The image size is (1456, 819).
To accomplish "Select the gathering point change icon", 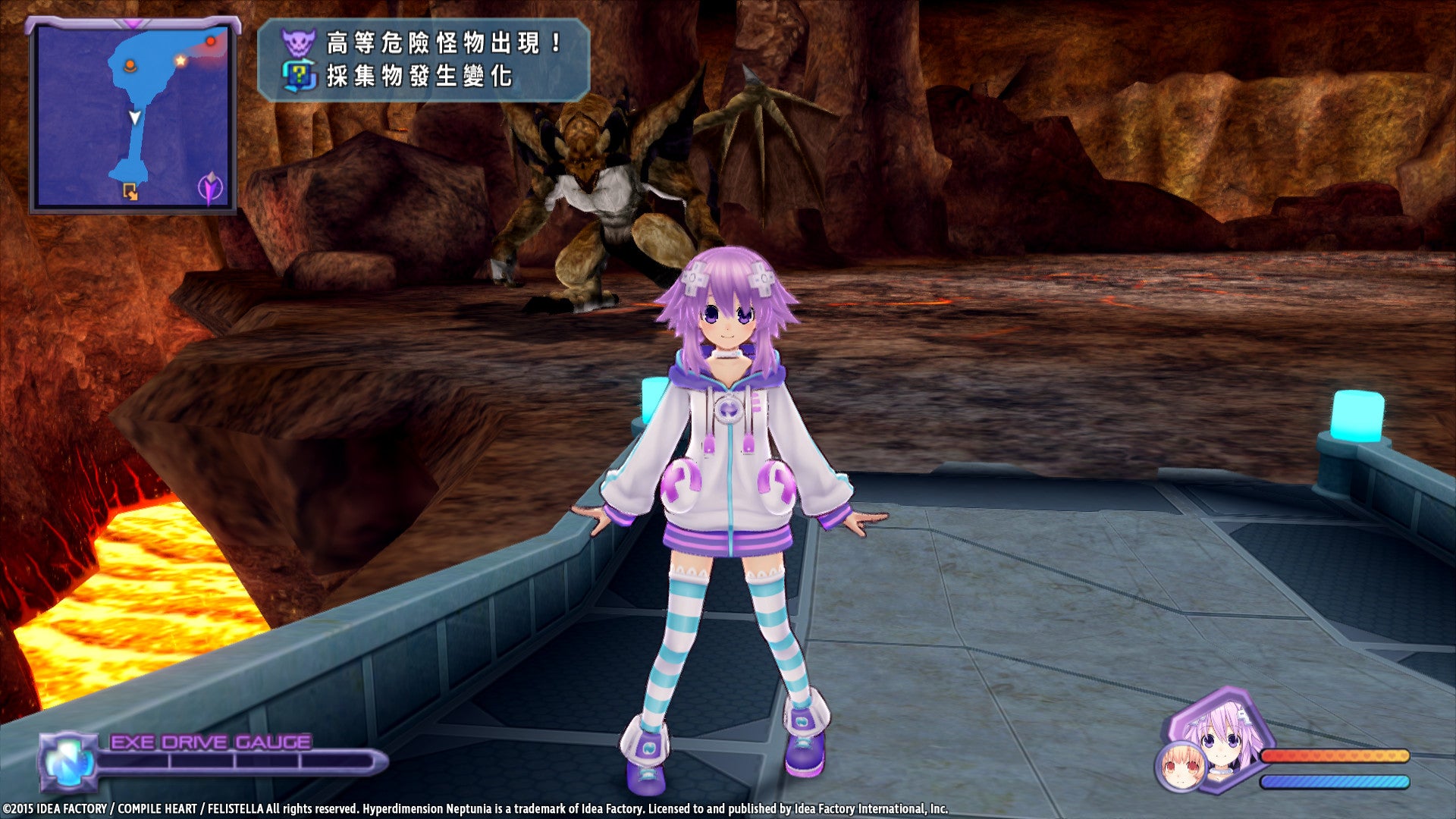I will click(x=300, y=75).
